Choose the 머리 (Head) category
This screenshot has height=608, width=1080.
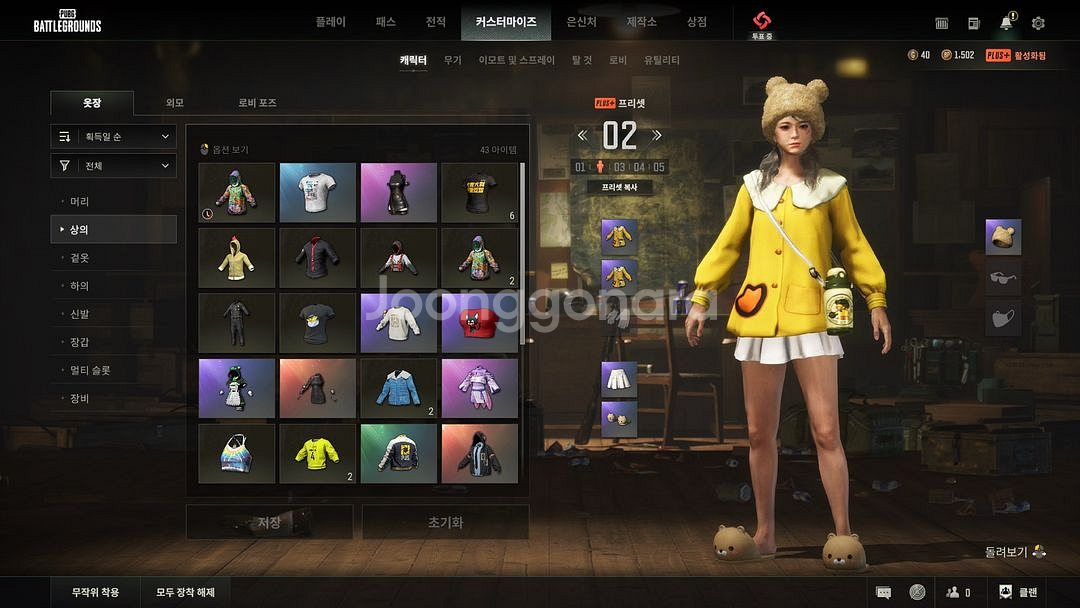[x=80, y=202]
